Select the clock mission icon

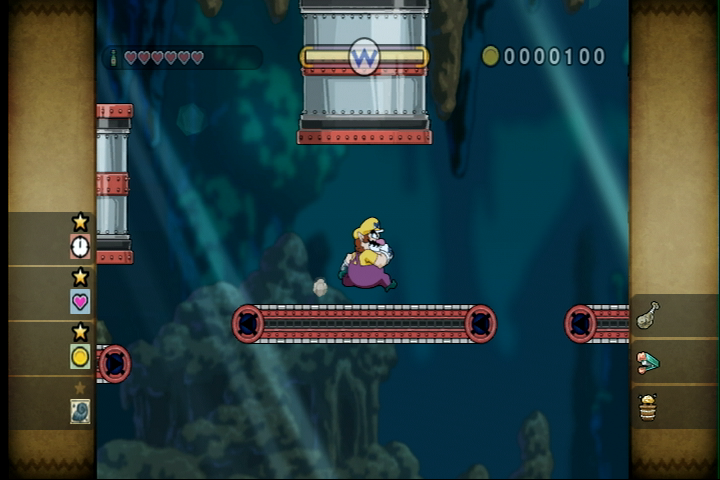point(80,246)
